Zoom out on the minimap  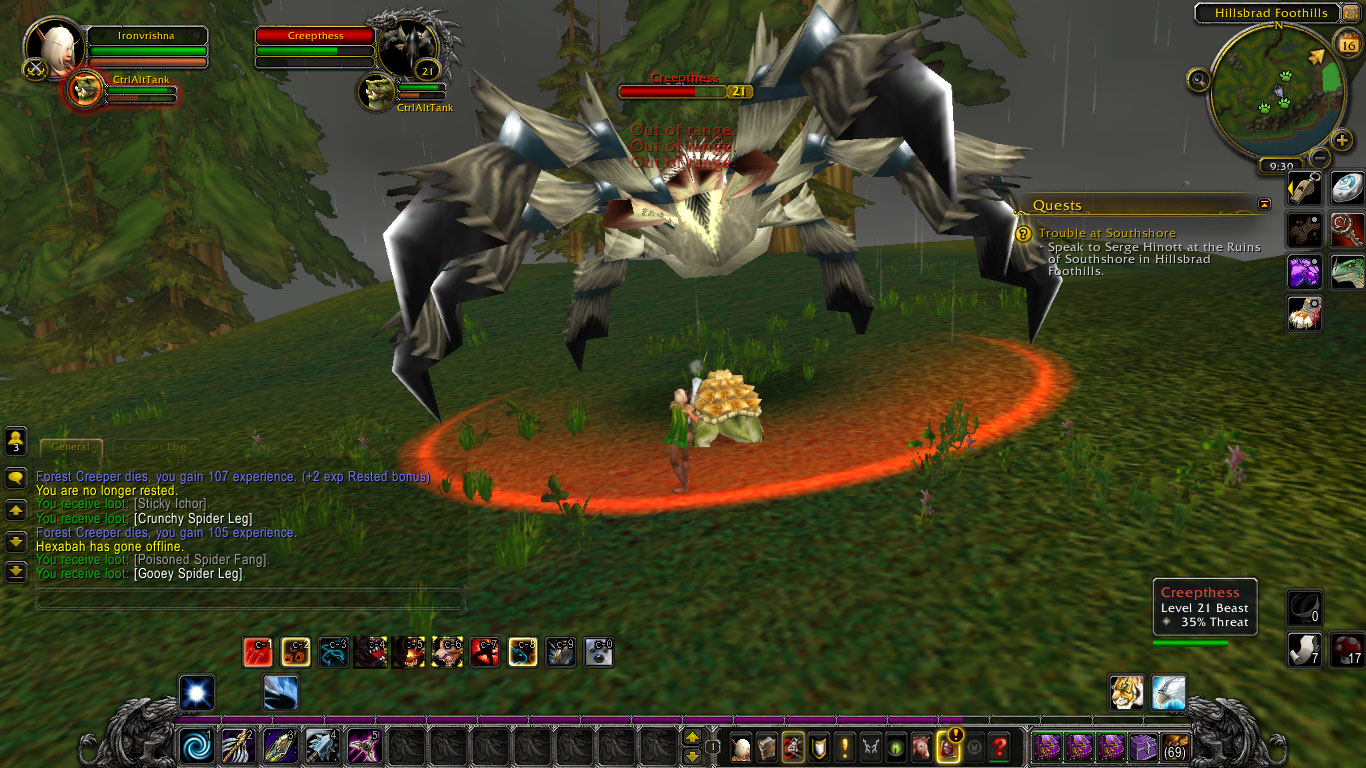[1320, 157]
